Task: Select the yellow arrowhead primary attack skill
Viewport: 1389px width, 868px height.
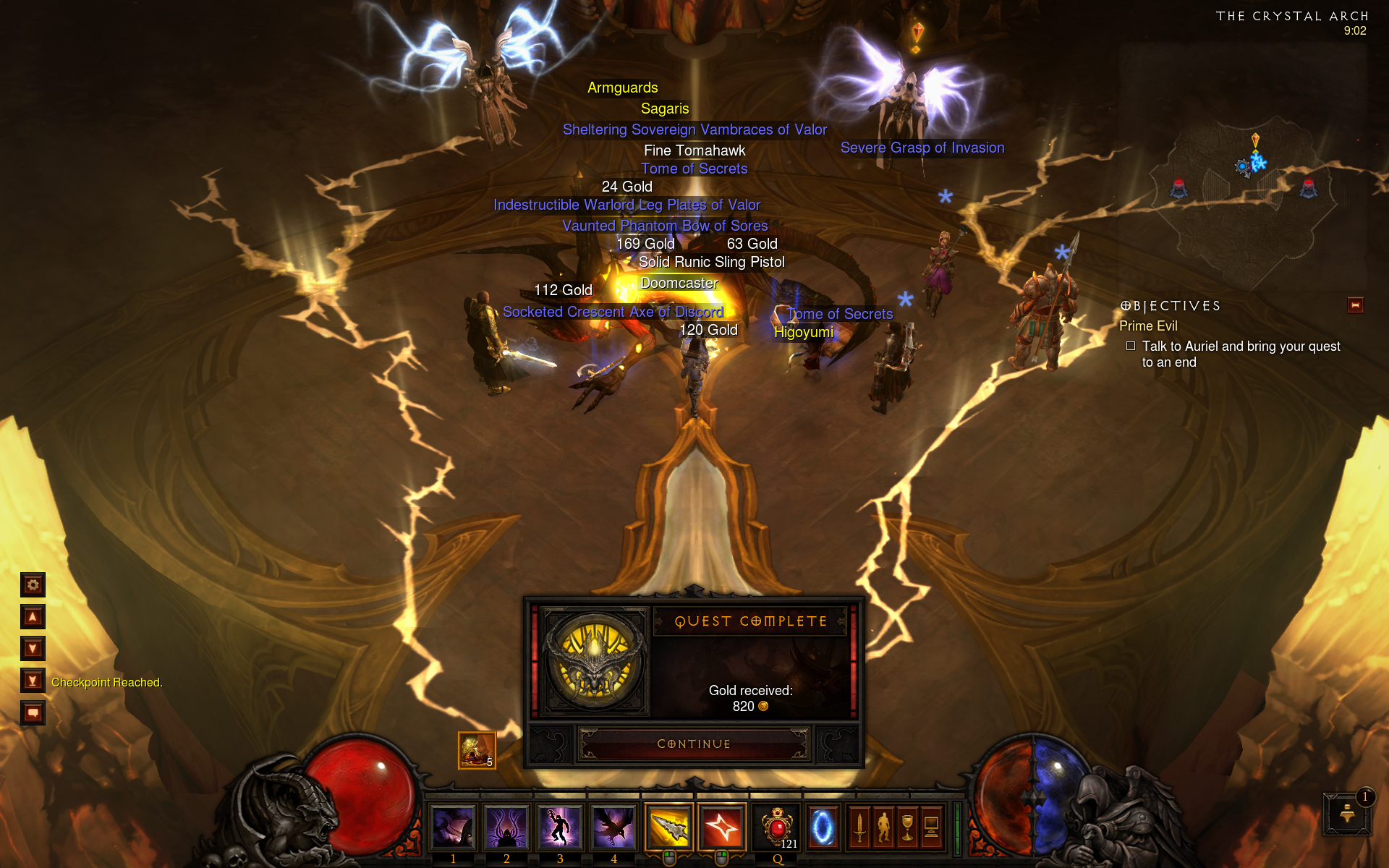Action: (669, 827)
